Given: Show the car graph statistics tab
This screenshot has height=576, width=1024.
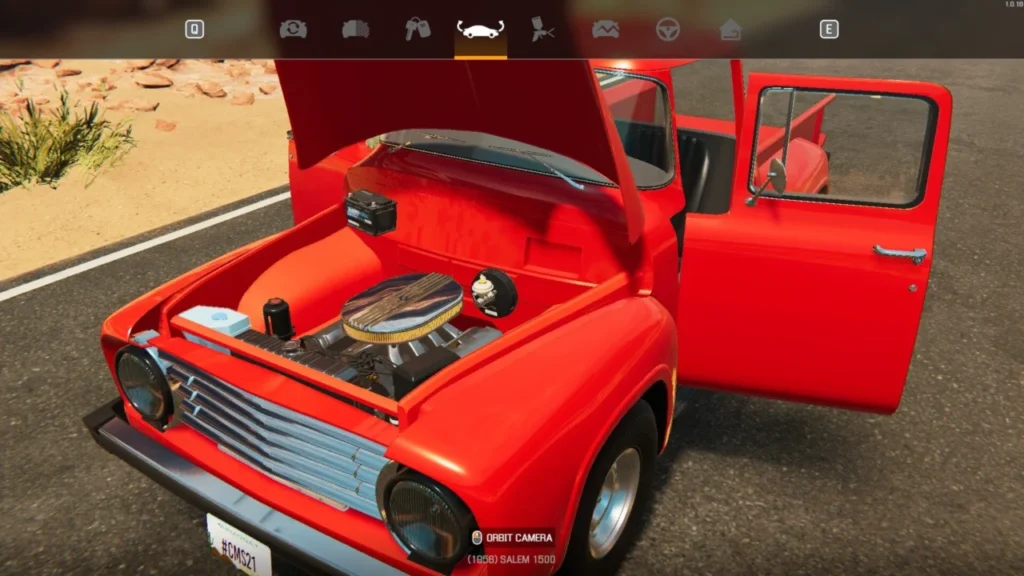Looking at the screenshot, I should tap(605, 29).
